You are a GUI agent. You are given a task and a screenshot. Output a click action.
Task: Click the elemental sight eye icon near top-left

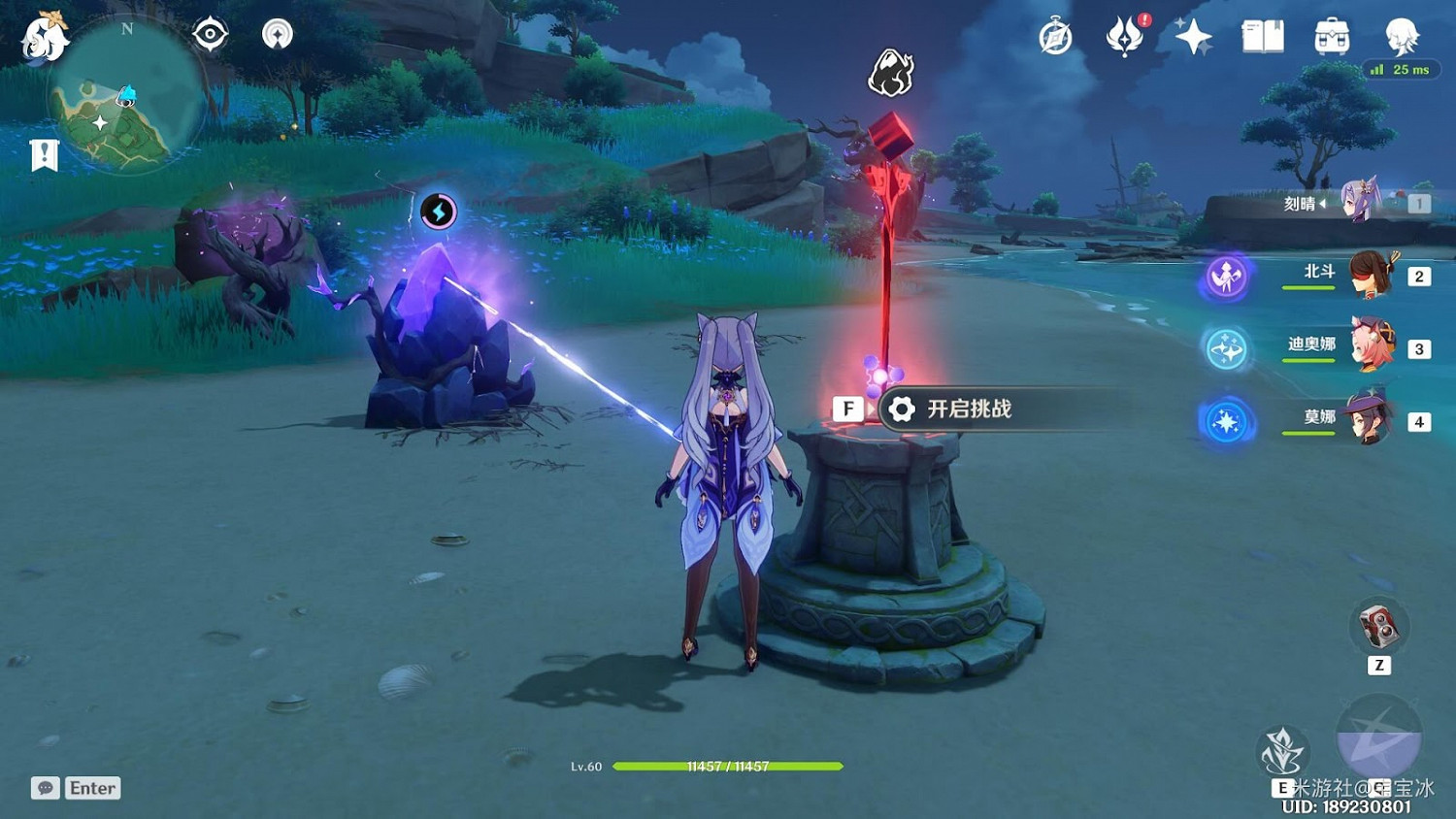(x=210, y=32)
